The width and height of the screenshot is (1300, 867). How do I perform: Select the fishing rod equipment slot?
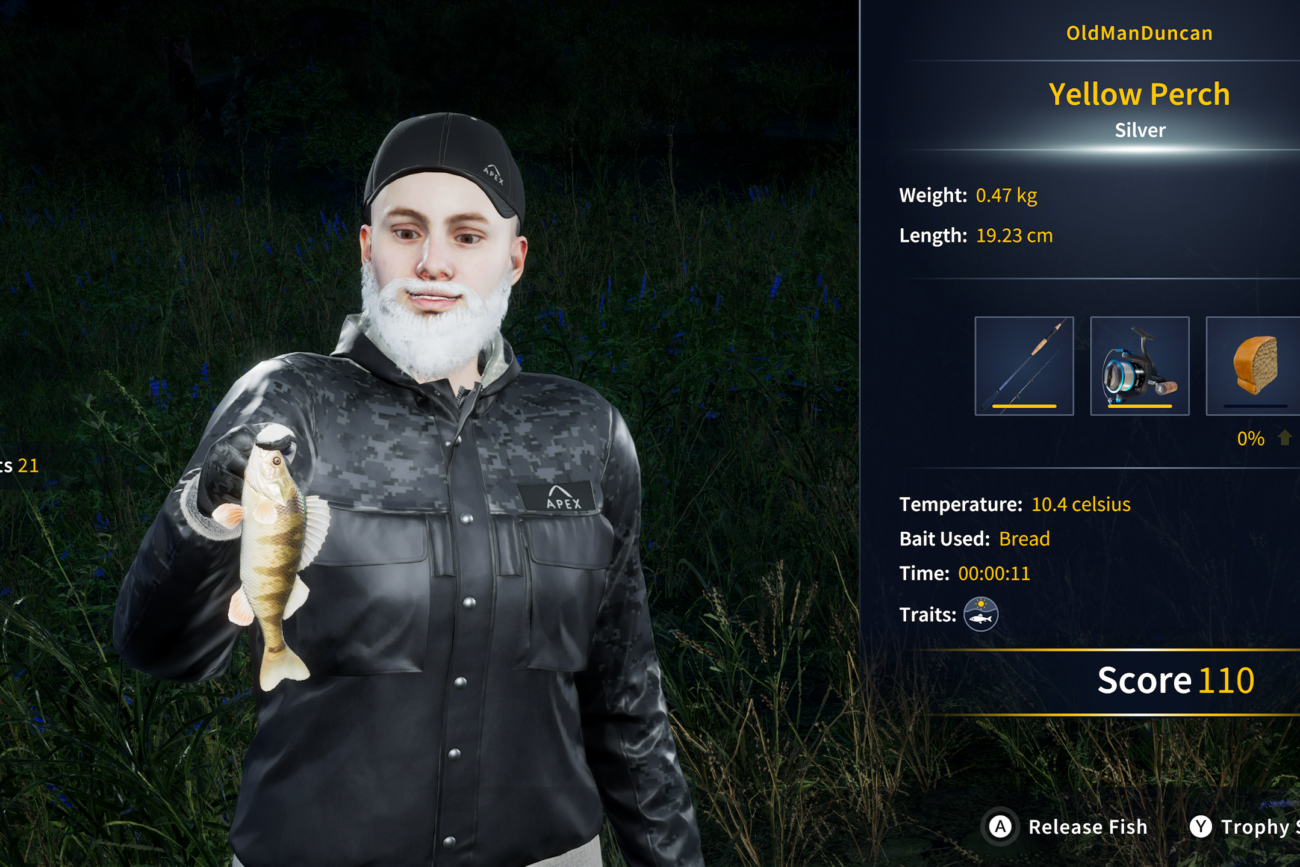(x=1024, y=366)
